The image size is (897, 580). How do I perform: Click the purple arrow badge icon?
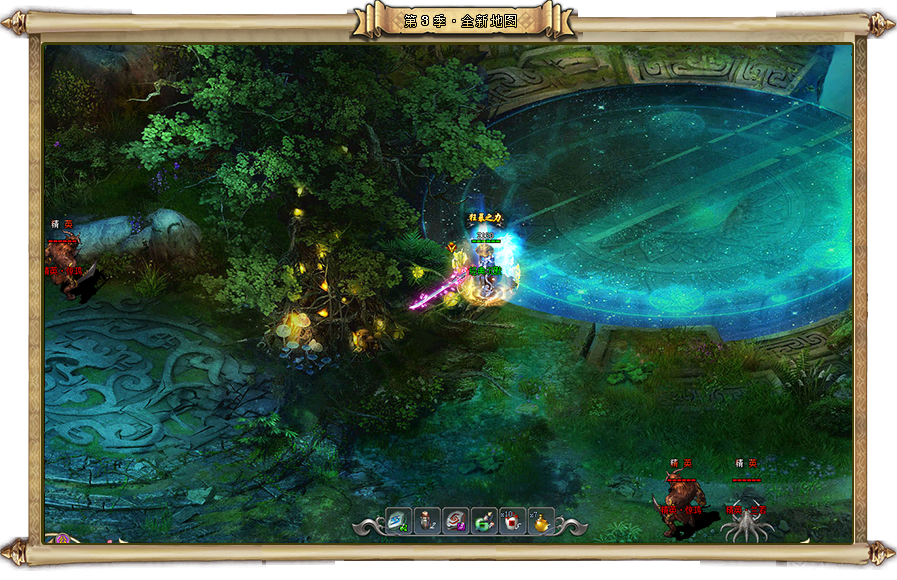(x=63, y=539)
